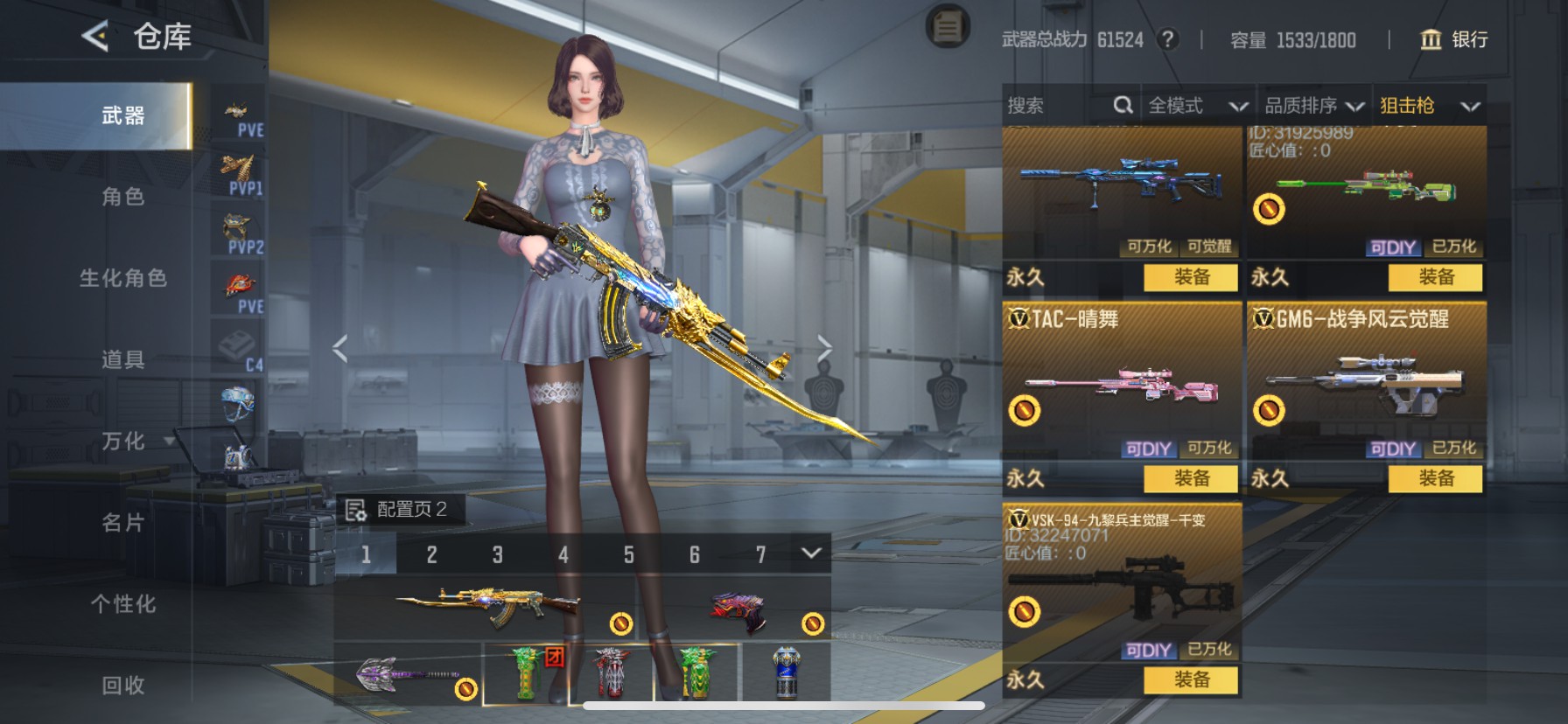This screenshot has width=1568, height=724.
Task: Select the 道具 tab
Action: point(122,359)
